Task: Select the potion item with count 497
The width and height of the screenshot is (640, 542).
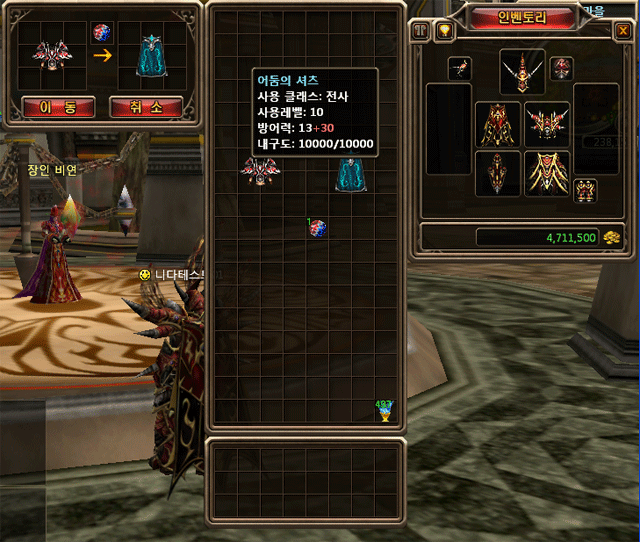Action: click(x=384, y=410)
